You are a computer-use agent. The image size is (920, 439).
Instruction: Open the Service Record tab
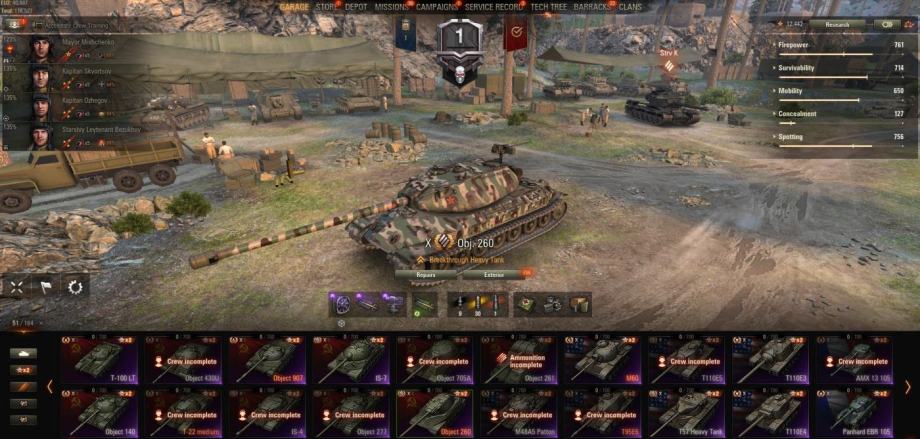(494, 6)
